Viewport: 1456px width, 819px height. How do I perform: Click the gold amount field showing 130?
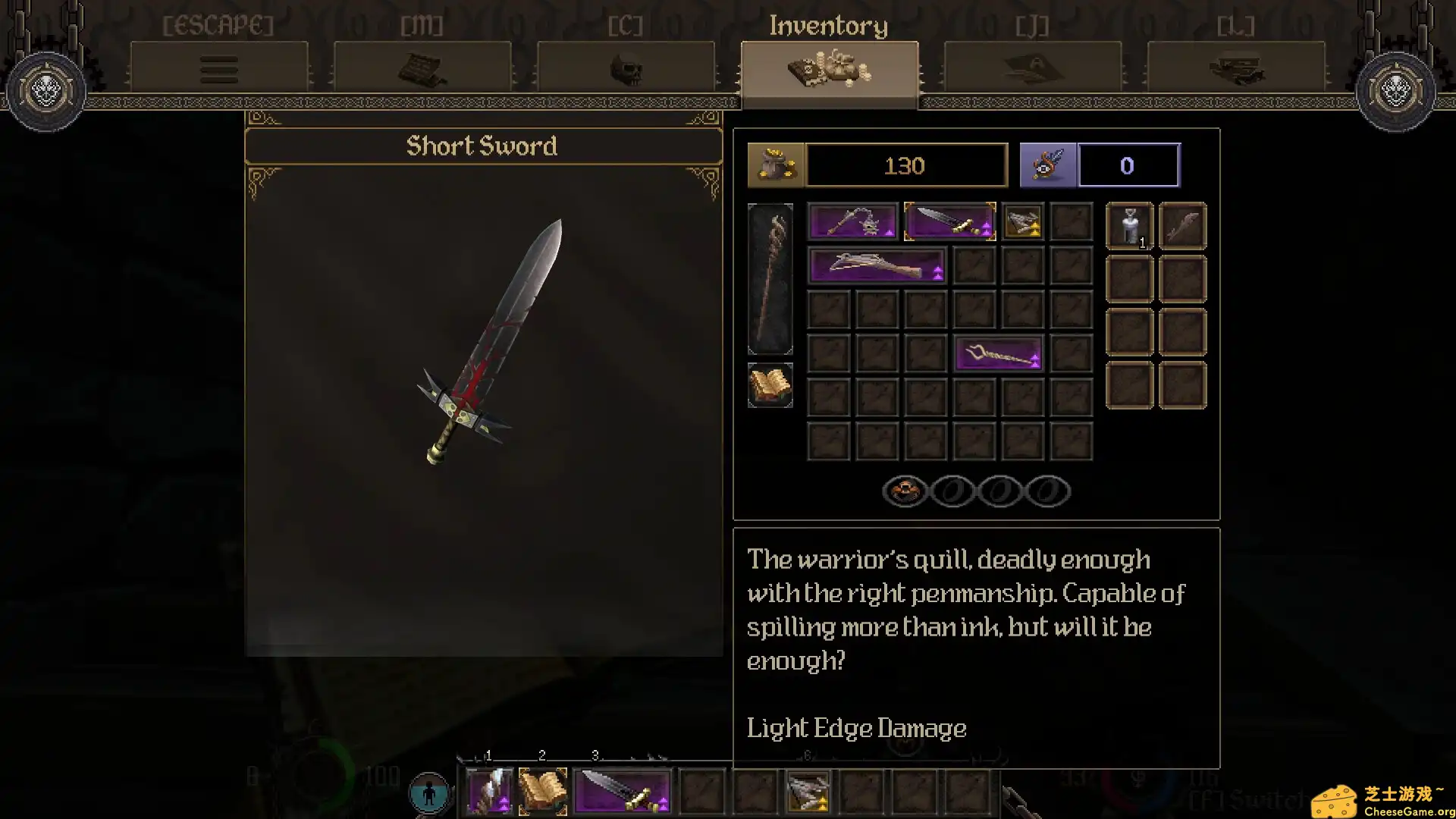[x=905, y=165]
